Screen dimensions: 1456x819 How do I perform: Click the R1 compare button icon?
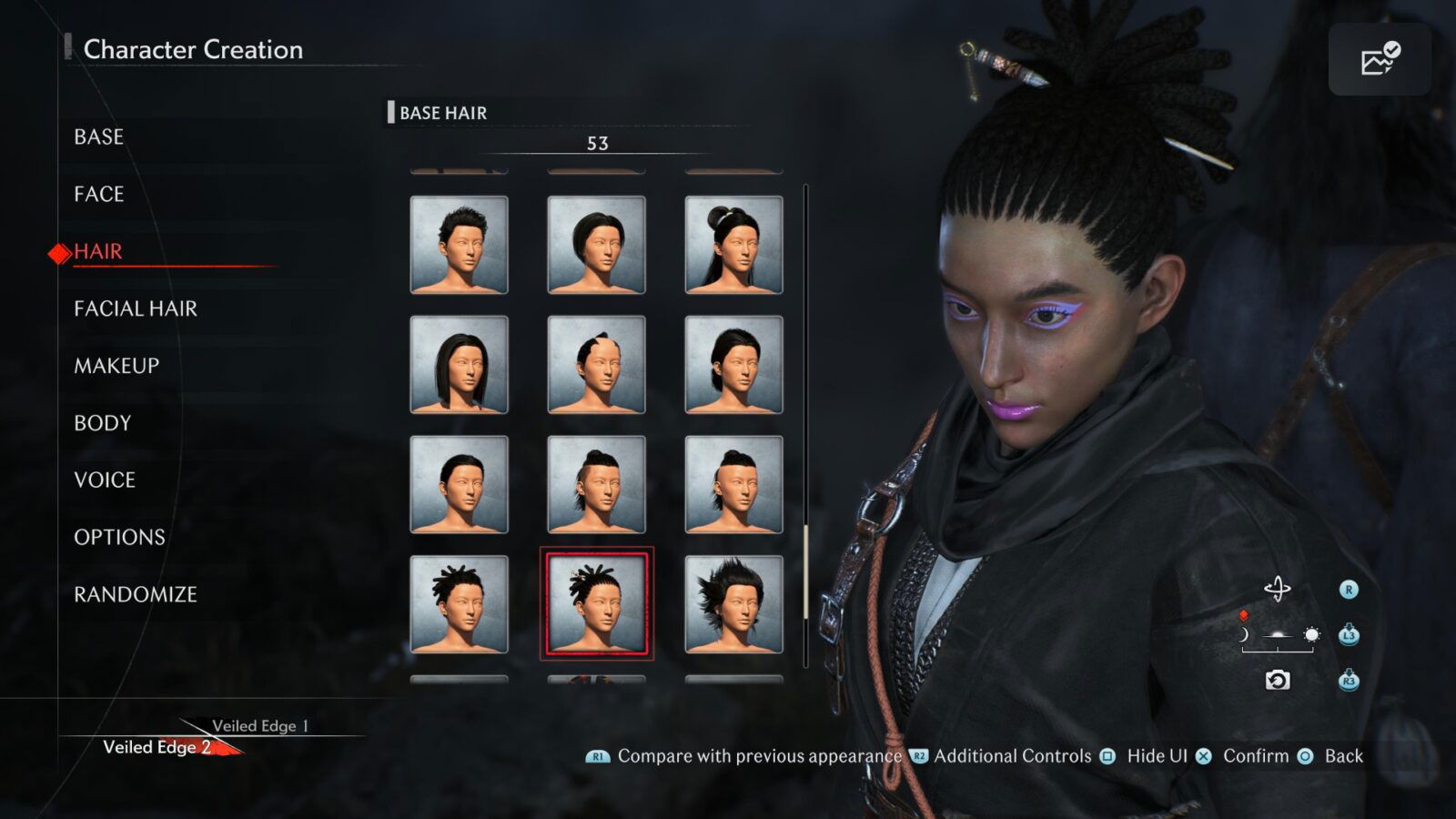pos(599,756)
